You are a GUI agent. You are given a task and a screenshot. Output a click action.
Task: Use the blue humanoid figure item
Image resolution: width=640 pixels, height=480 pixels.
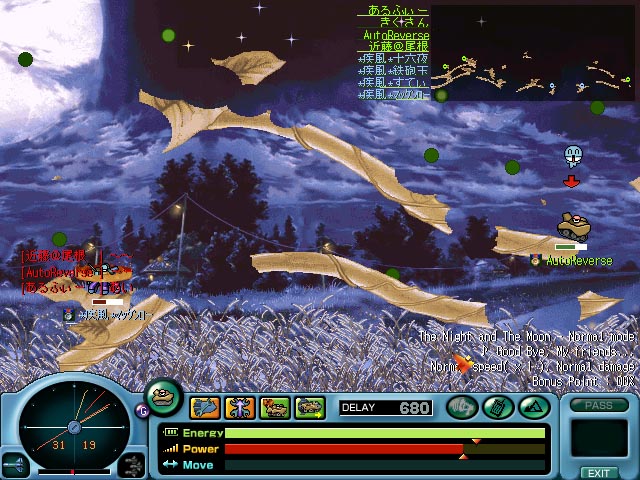click(240, 407)
